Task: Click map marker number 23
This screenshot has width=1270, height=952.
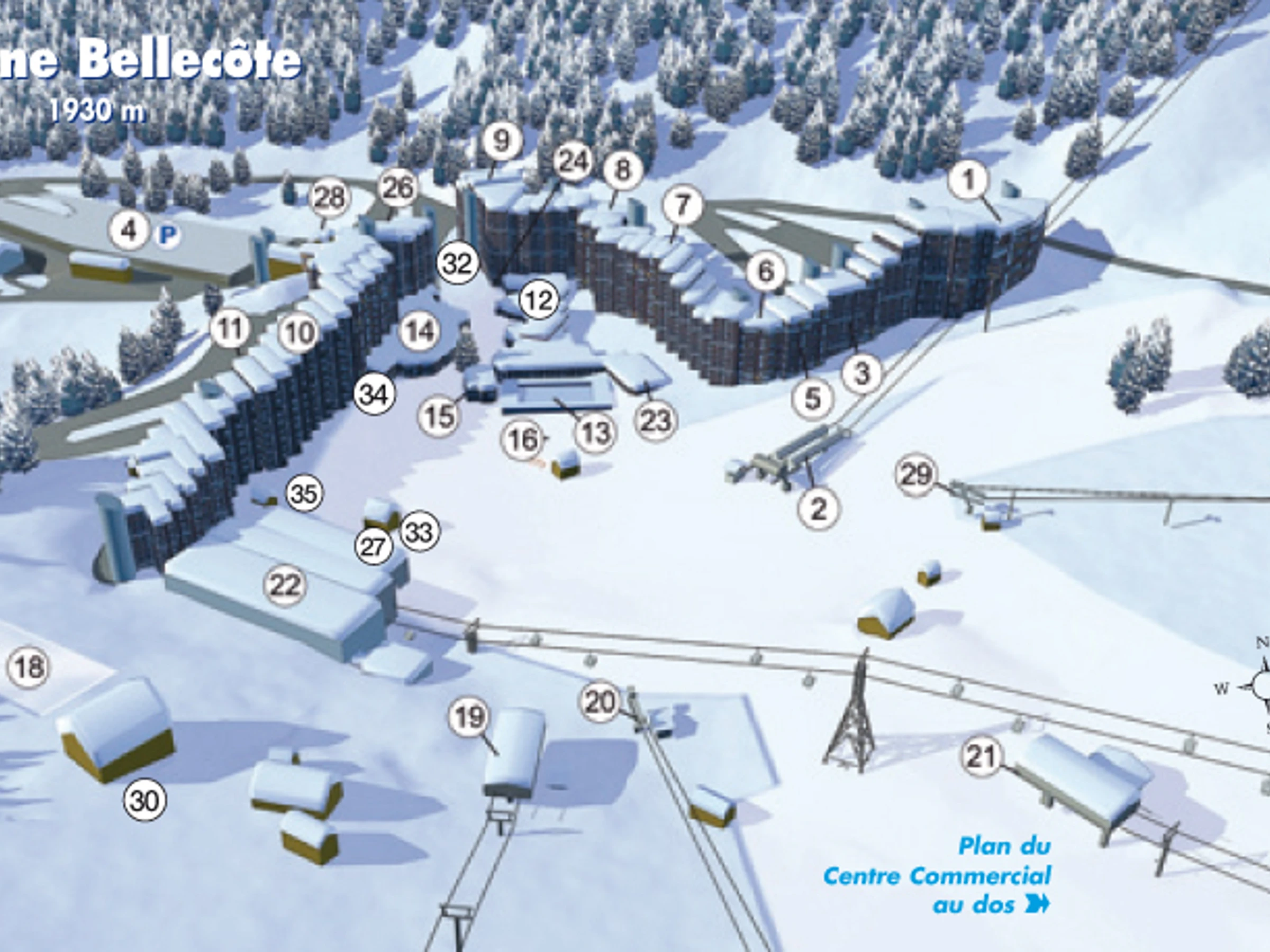Action: (656, 420)
